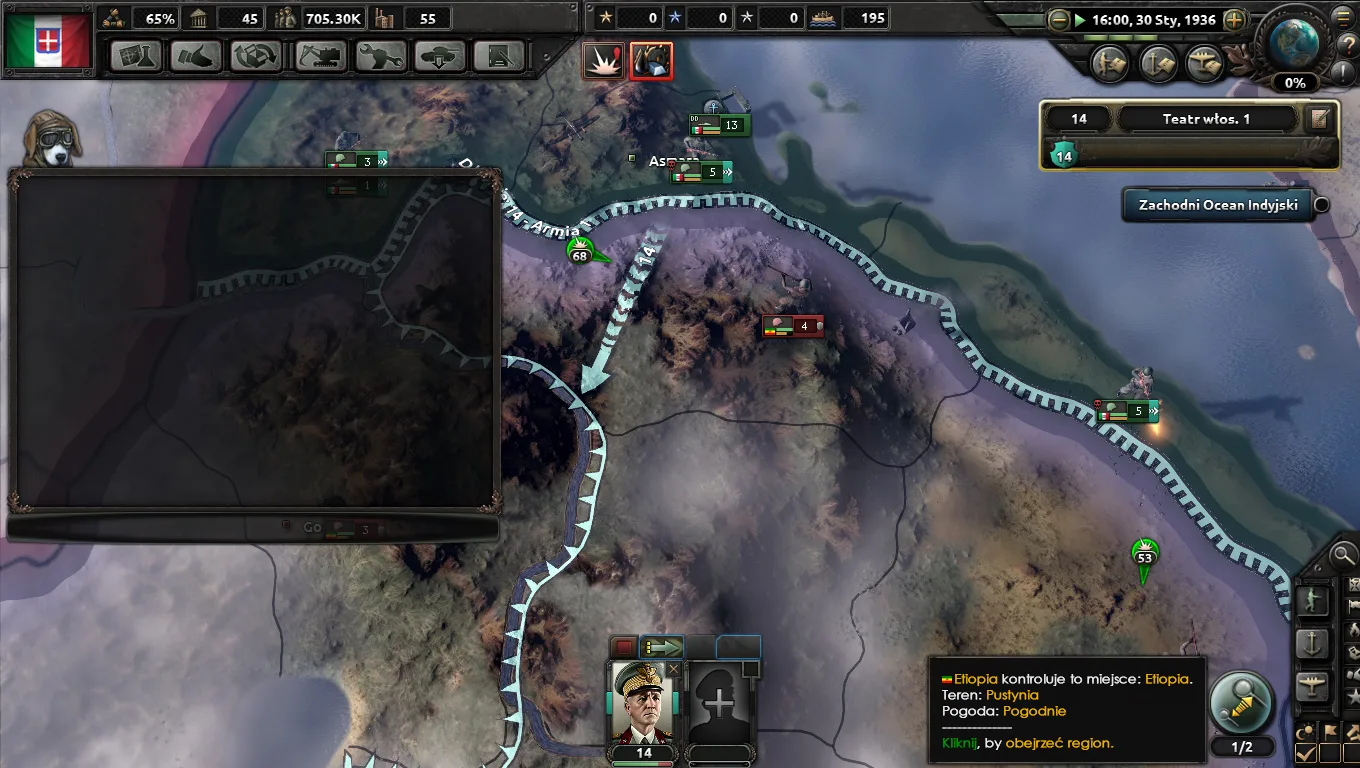Open the naval orders anchor button
The width and height of the screenshot is (1360, 768).
(1312, 643)
